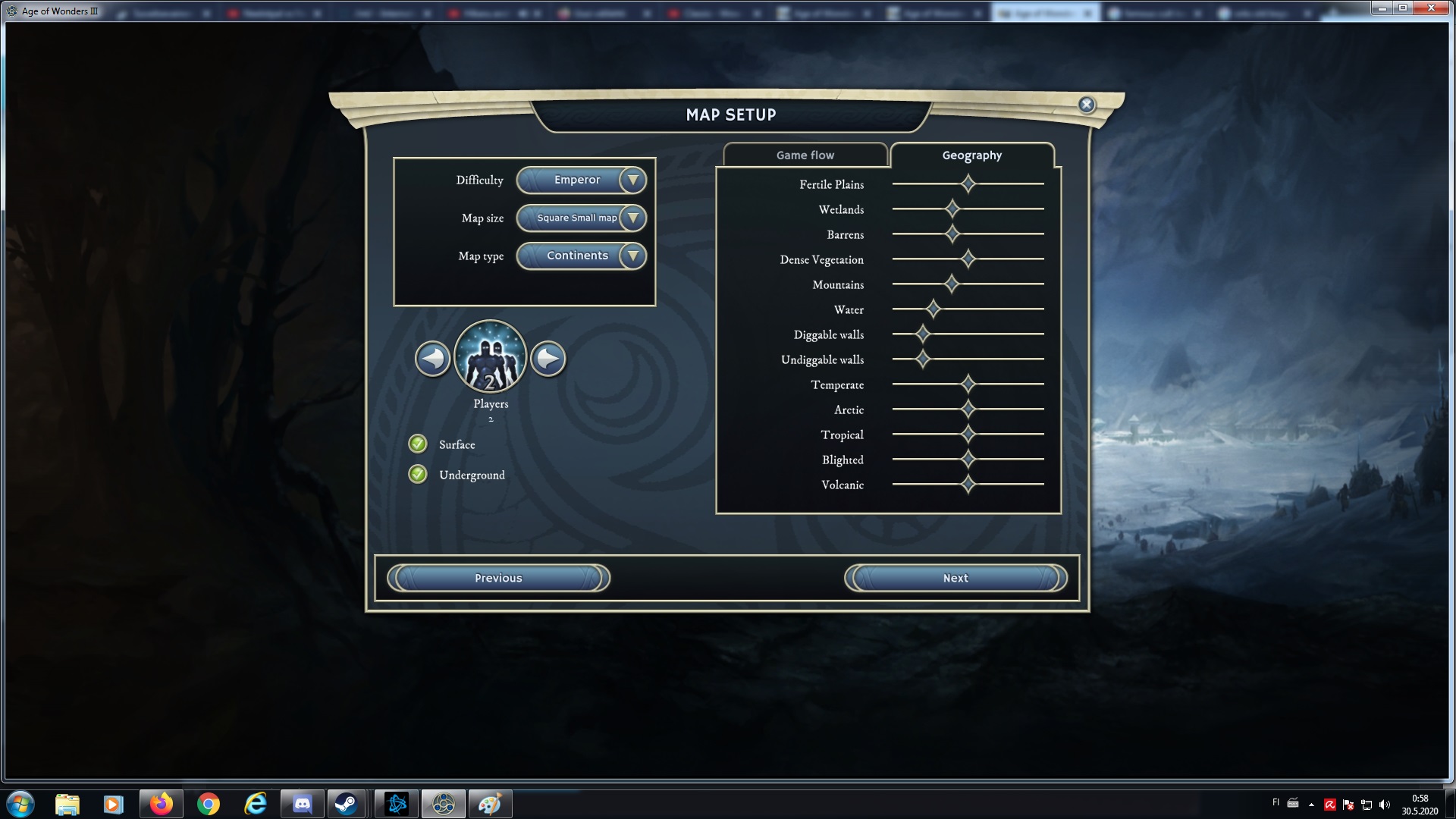Close the Map Setup dialog
The width and height of the screenshot is (1456, 819).
point(1087,105)
